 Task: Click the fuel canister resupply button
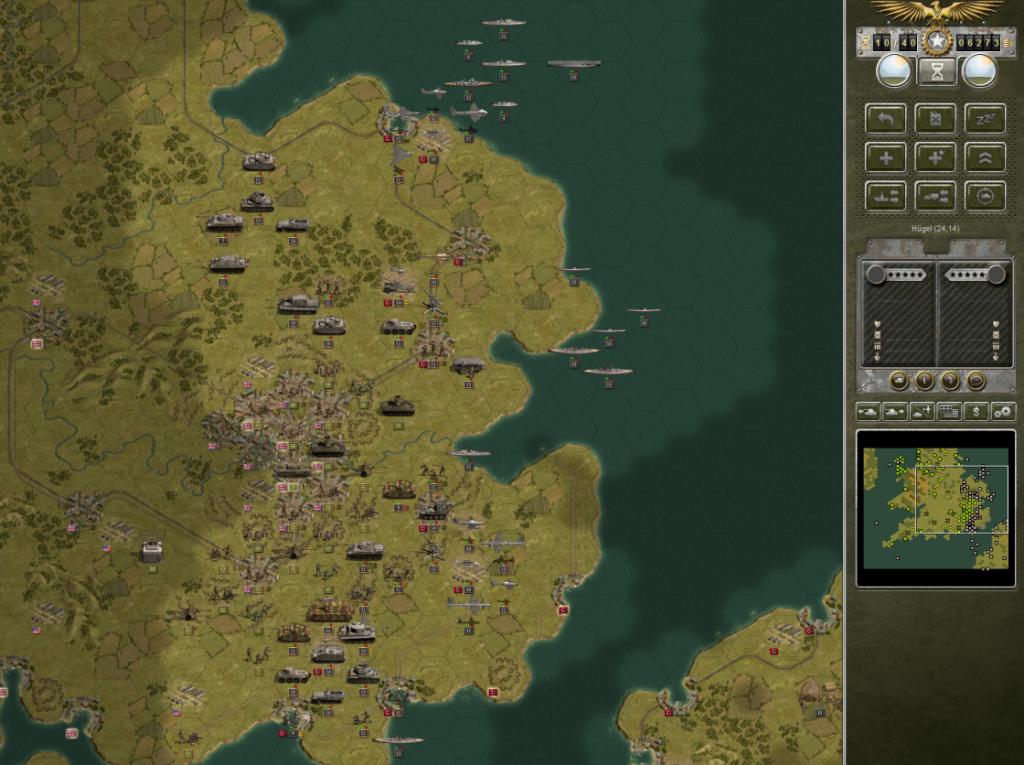coord(936,119)
